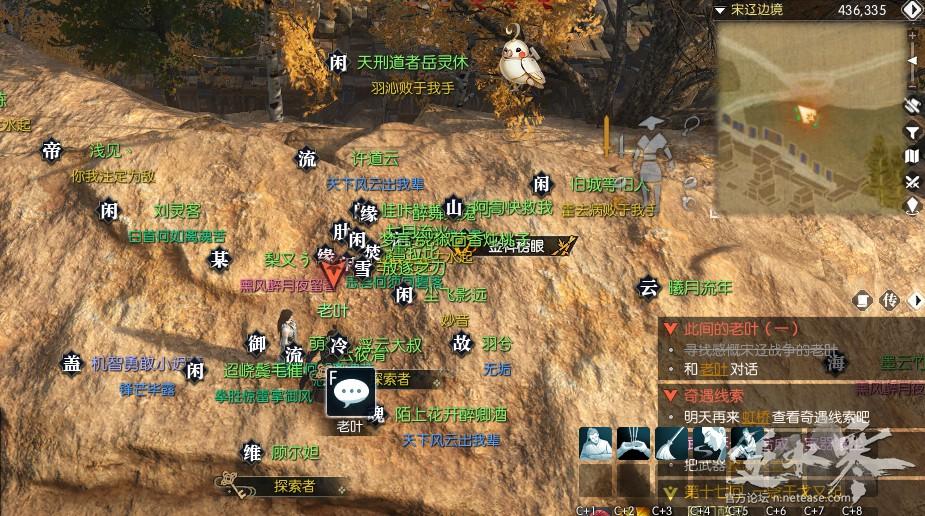Open the minimap filter funnel icon

[x=912, y=131]
